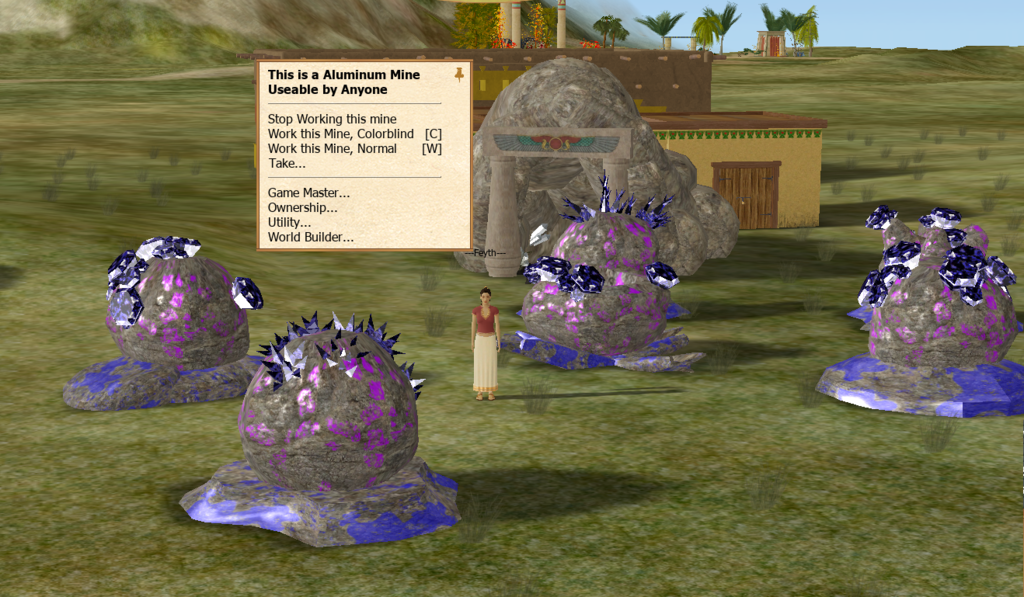Pin the Aluminum Mine menu with the pushpin
Screen dimensions: 1024x597
(459, 74)
